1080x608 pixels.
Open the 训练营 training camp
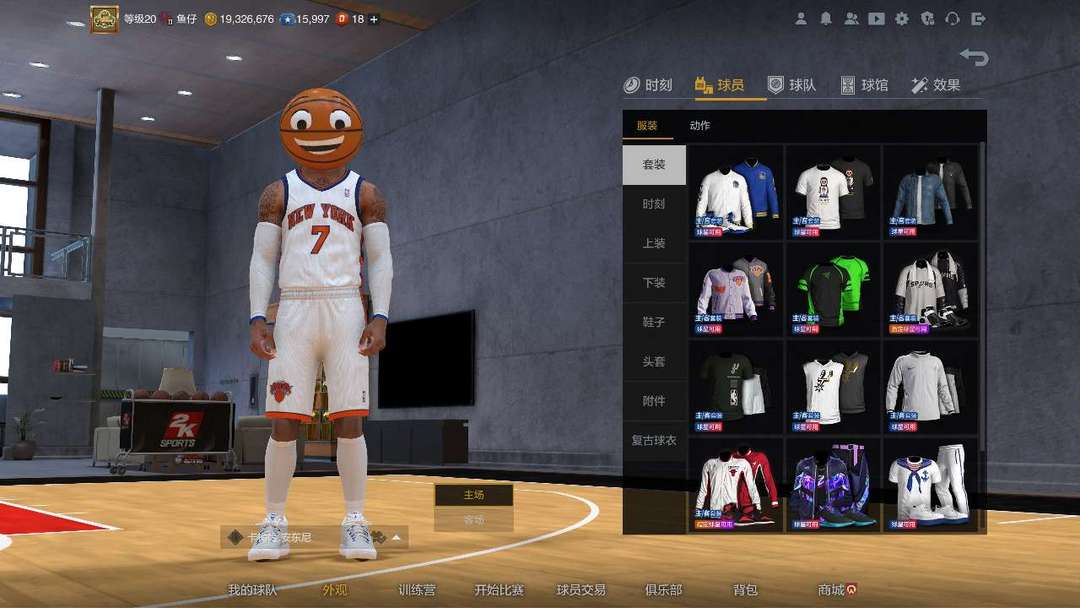tap(416, 590)
